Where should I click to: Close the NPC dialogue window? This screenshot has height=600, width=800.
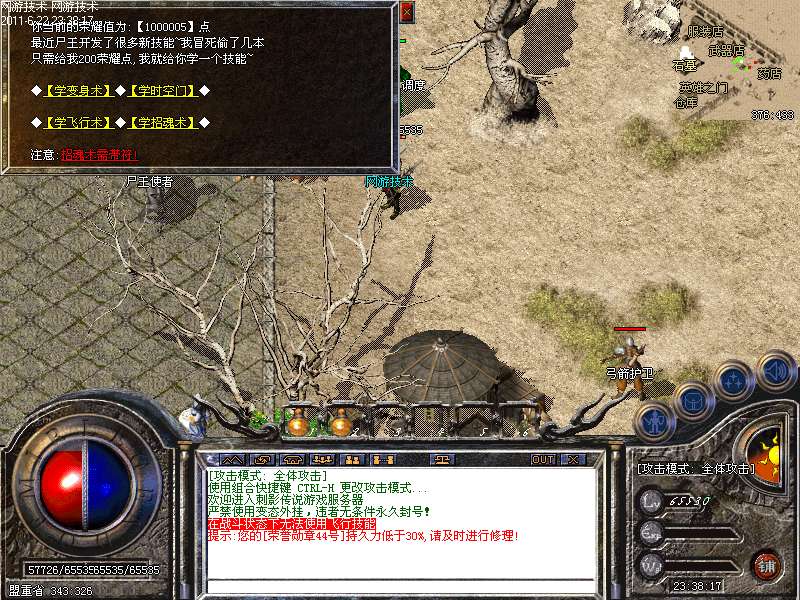406,12
